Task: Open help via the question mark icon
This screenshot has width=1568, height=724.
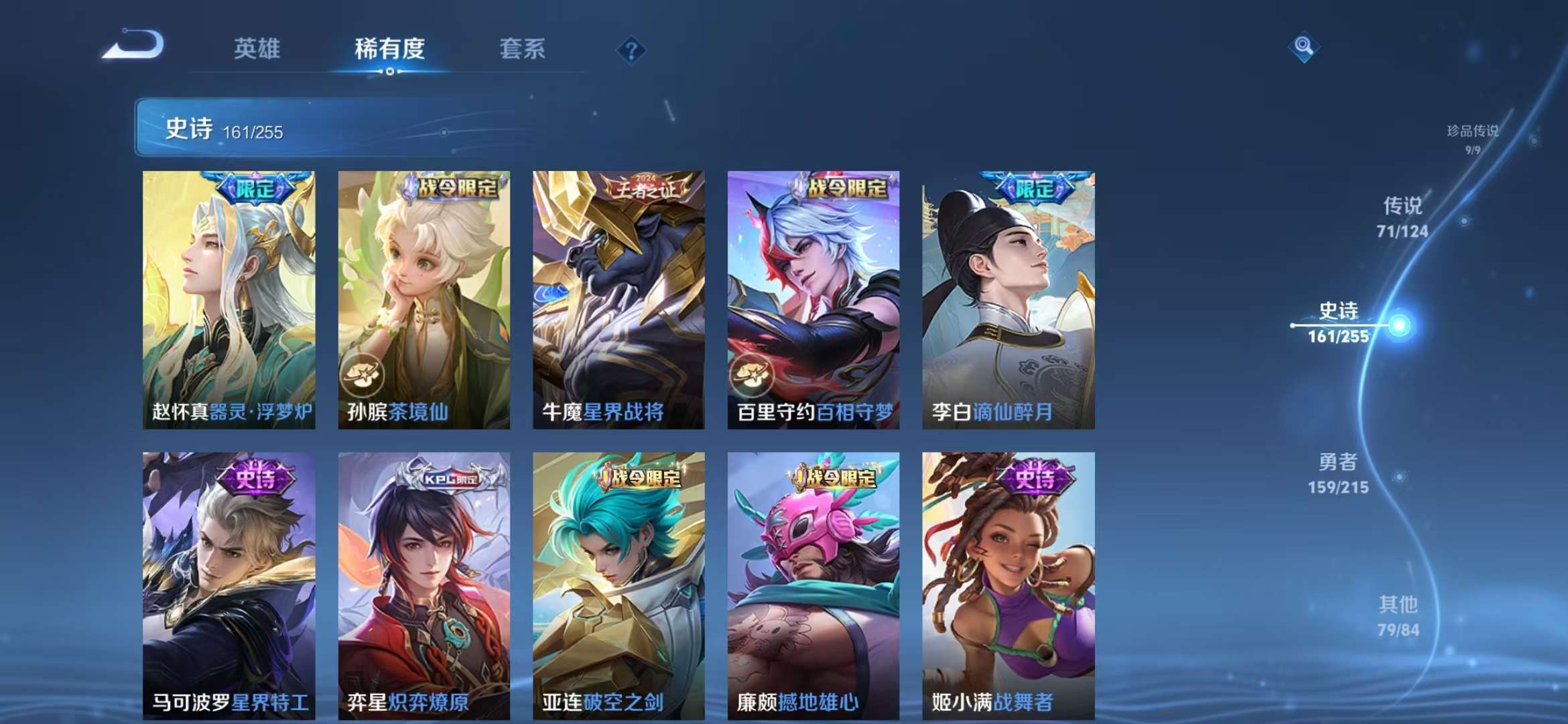Action: click(631, 49)
